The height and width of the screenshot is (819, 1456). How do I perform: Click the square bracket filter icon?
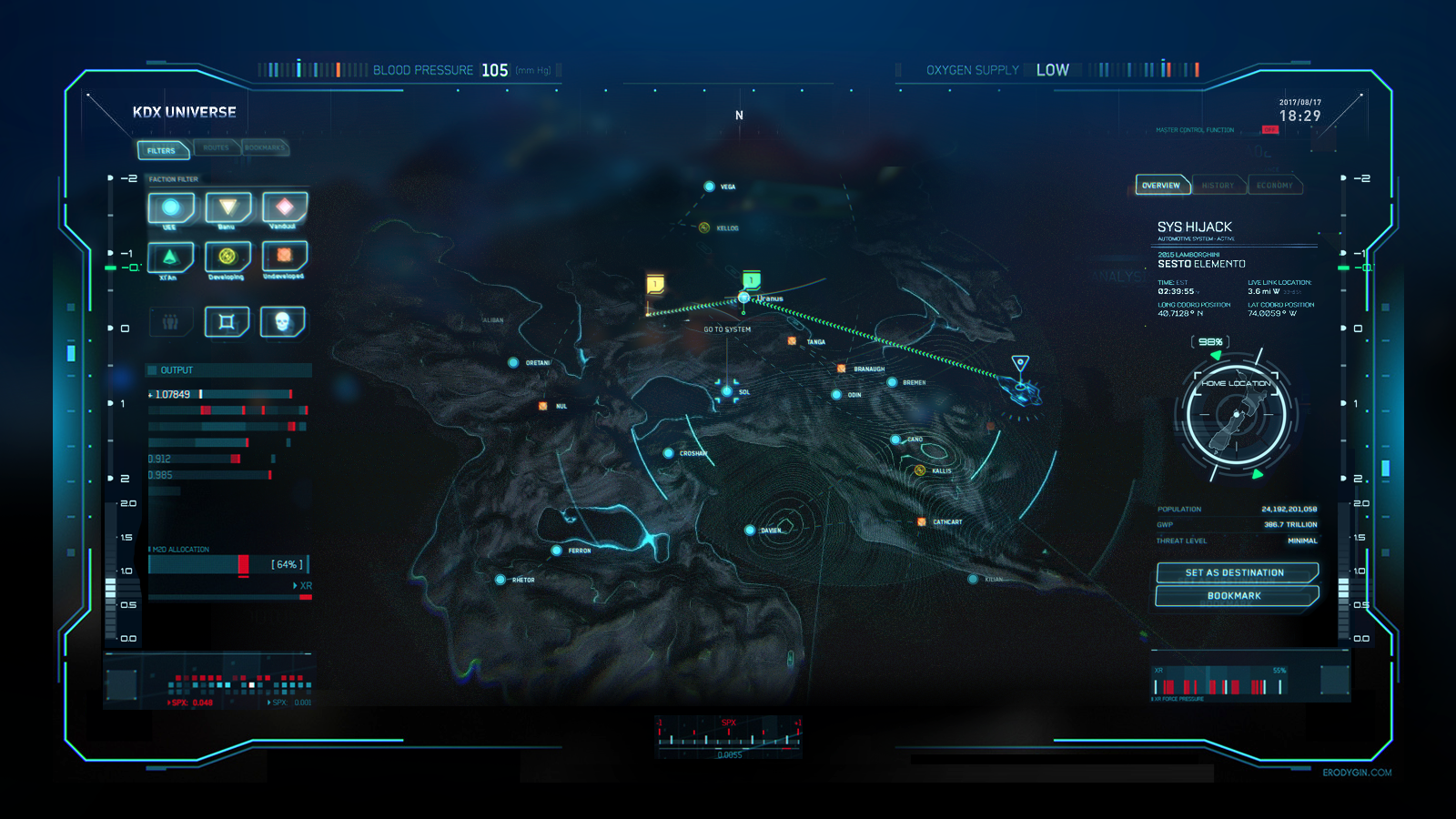227,321
